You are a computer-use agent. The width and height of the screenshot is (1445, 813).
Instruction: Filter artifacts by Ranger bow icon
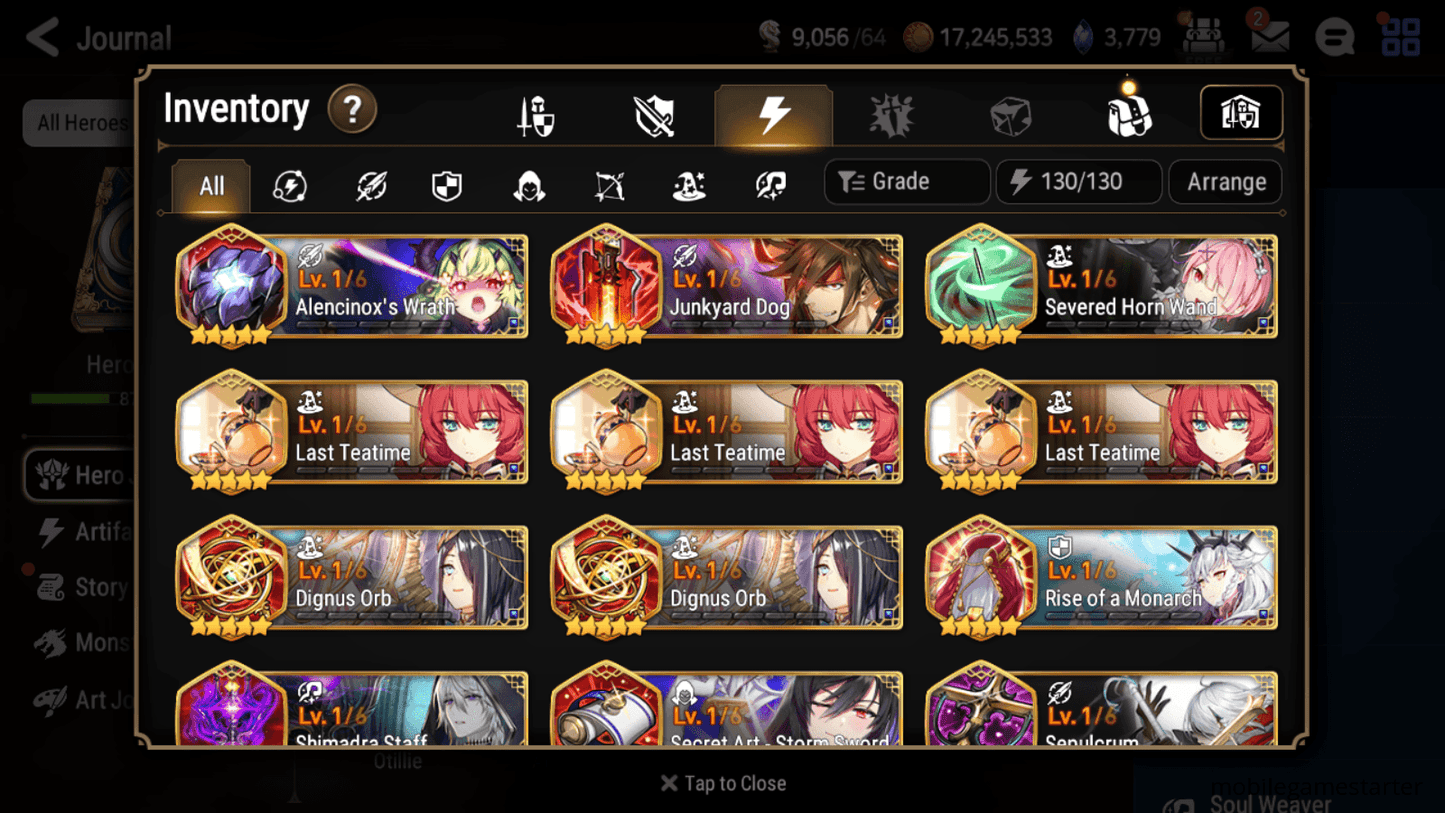point(608,182)
